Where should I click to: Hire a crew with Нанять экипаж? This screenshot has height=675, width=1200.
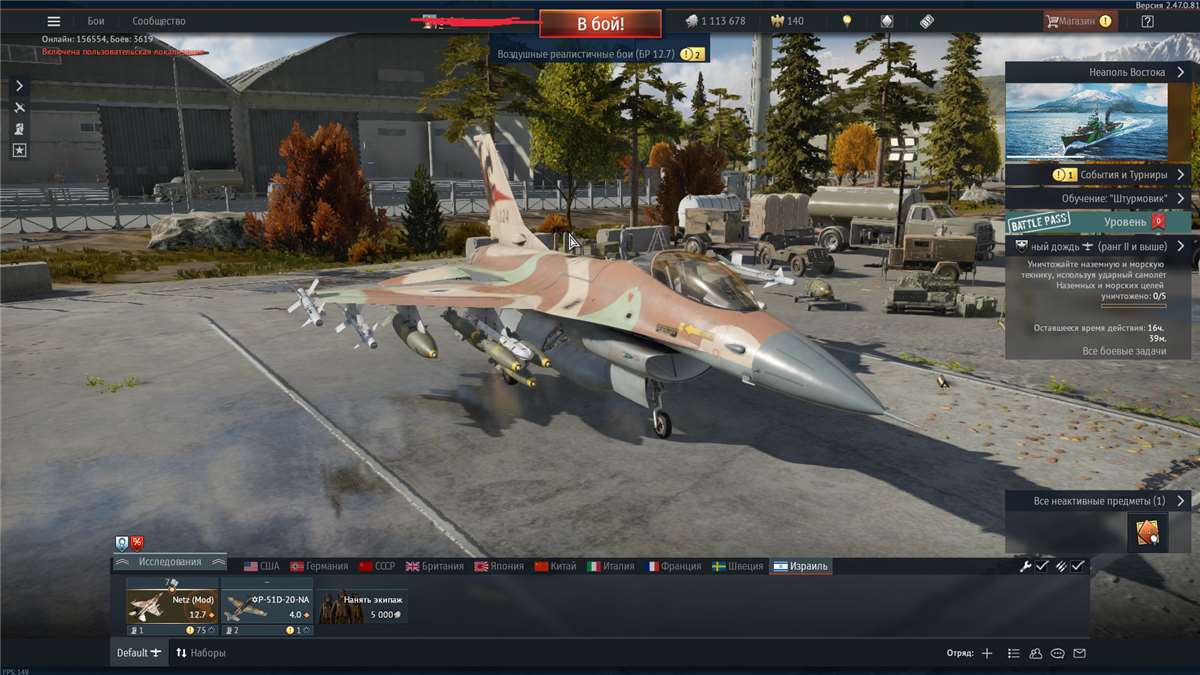tap(363, 606)
